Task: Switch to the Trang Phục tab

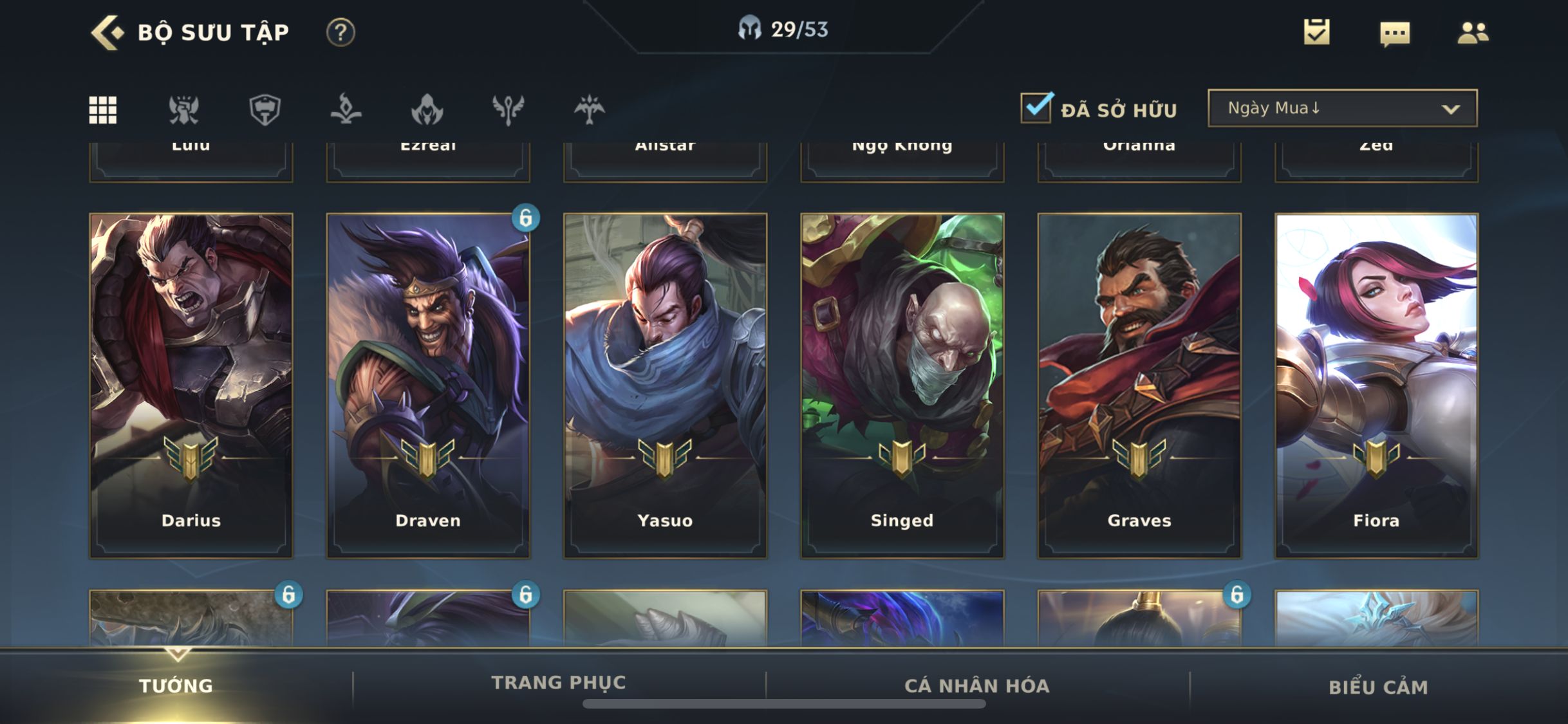Action: 559,683
